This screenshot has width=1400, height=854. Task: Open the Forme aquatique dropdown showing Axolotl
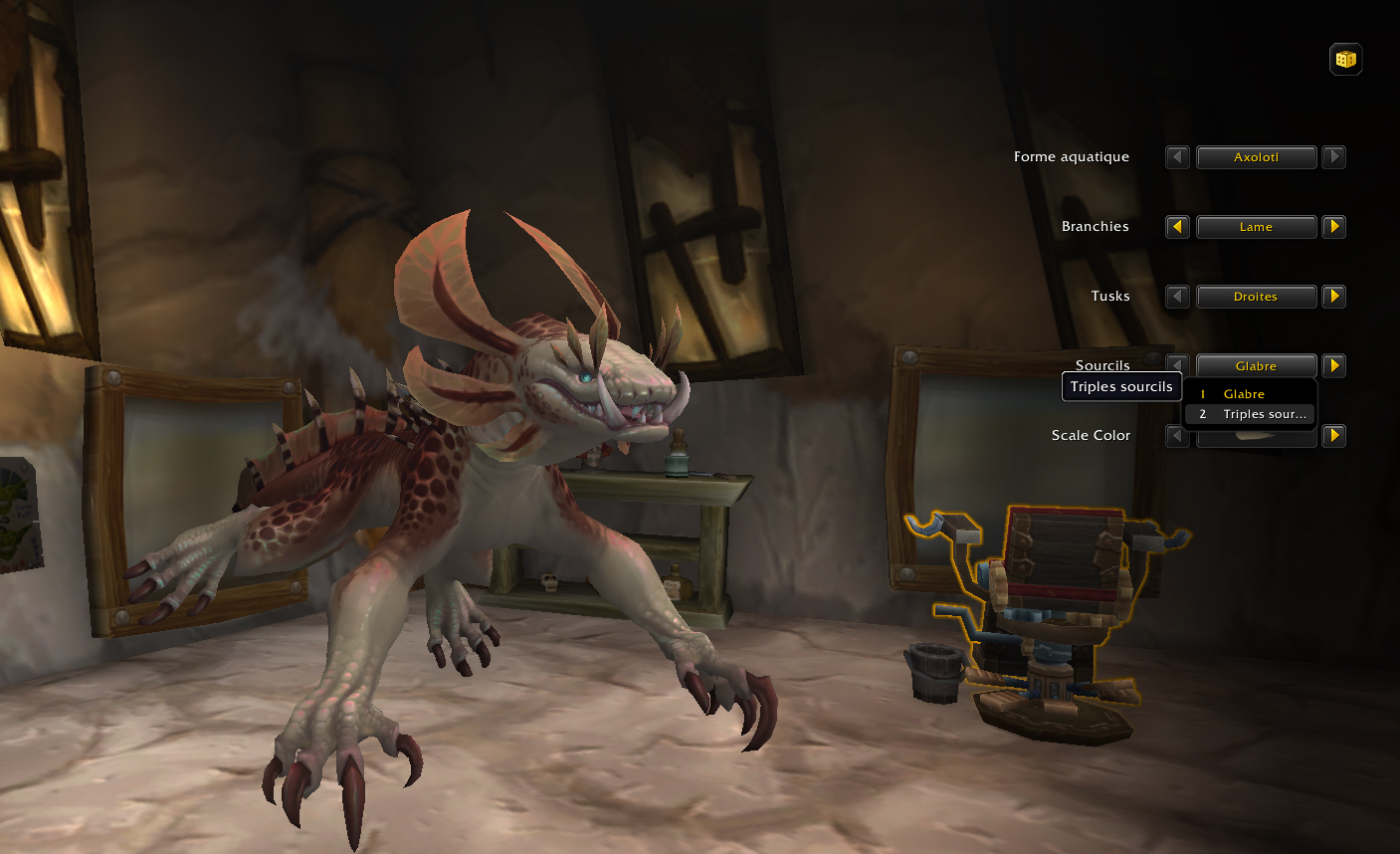pyautogui.click(x=1256, y=157)
